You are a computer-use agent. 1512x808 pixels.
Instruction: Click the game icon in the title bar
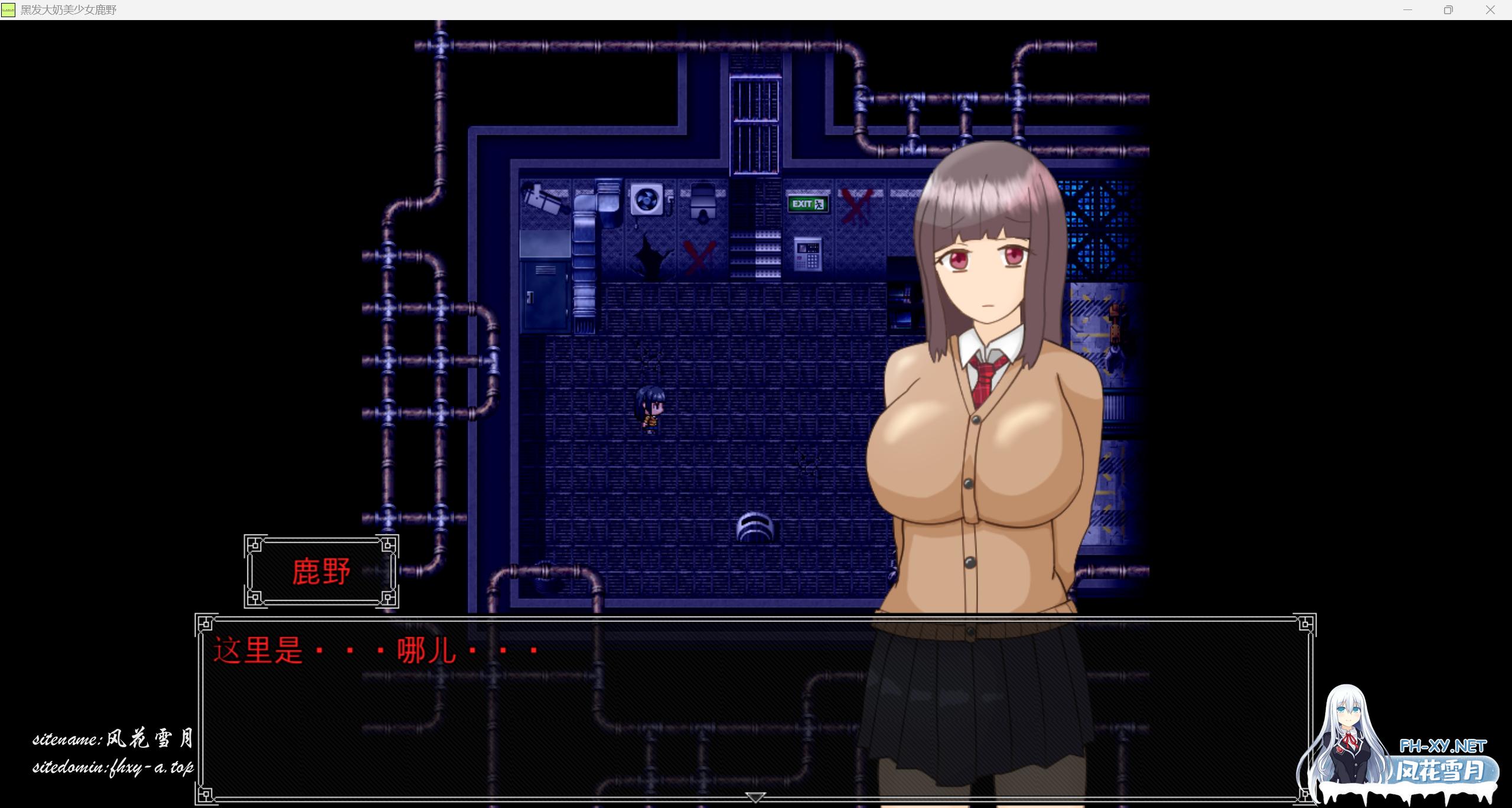coord(8,10)
